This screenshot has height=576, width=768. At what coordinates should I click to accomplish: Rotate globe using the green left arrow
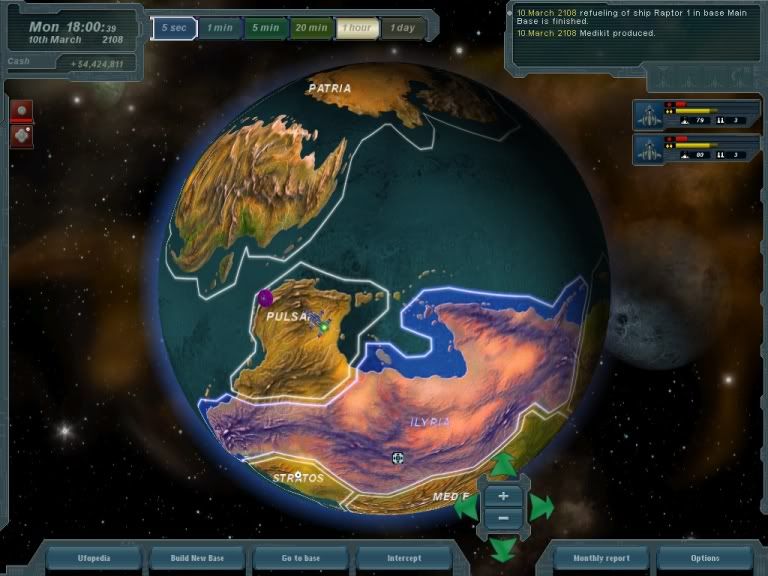pyautogui.click(x=466, y=507)
